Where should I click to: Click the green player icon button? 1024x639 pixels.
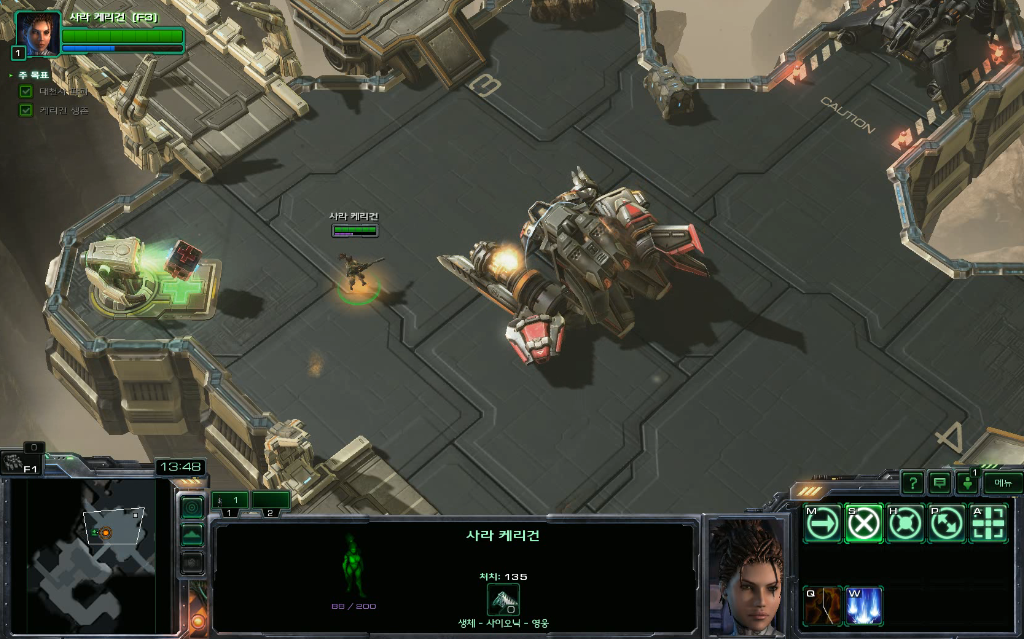[967, 483]
